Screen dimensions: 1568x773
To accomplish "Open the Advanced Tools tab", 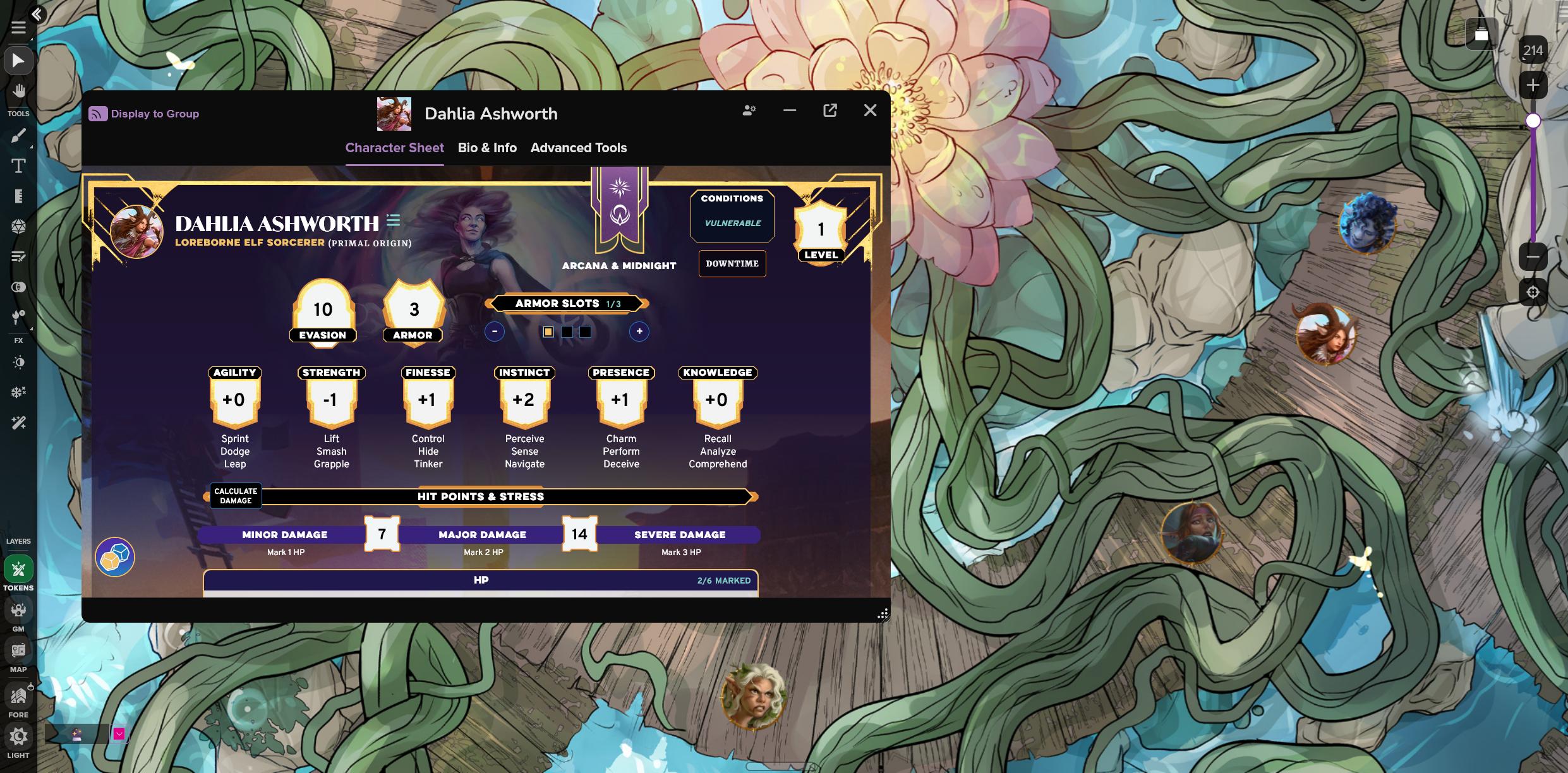I will (x=578, y=148).
